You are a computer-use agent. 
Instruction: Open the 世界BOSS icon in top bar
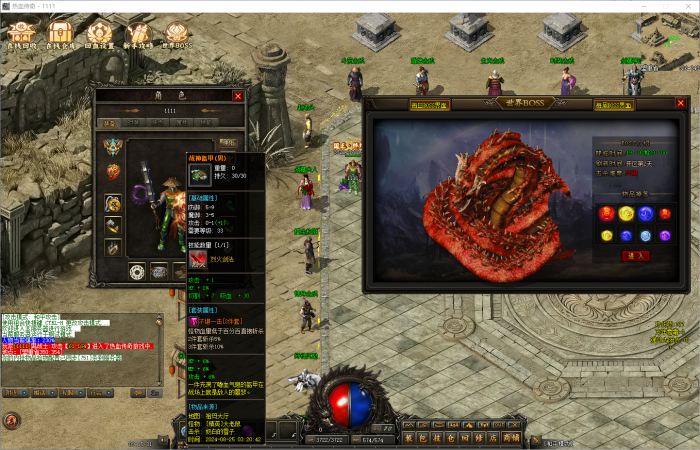(176, 35)
